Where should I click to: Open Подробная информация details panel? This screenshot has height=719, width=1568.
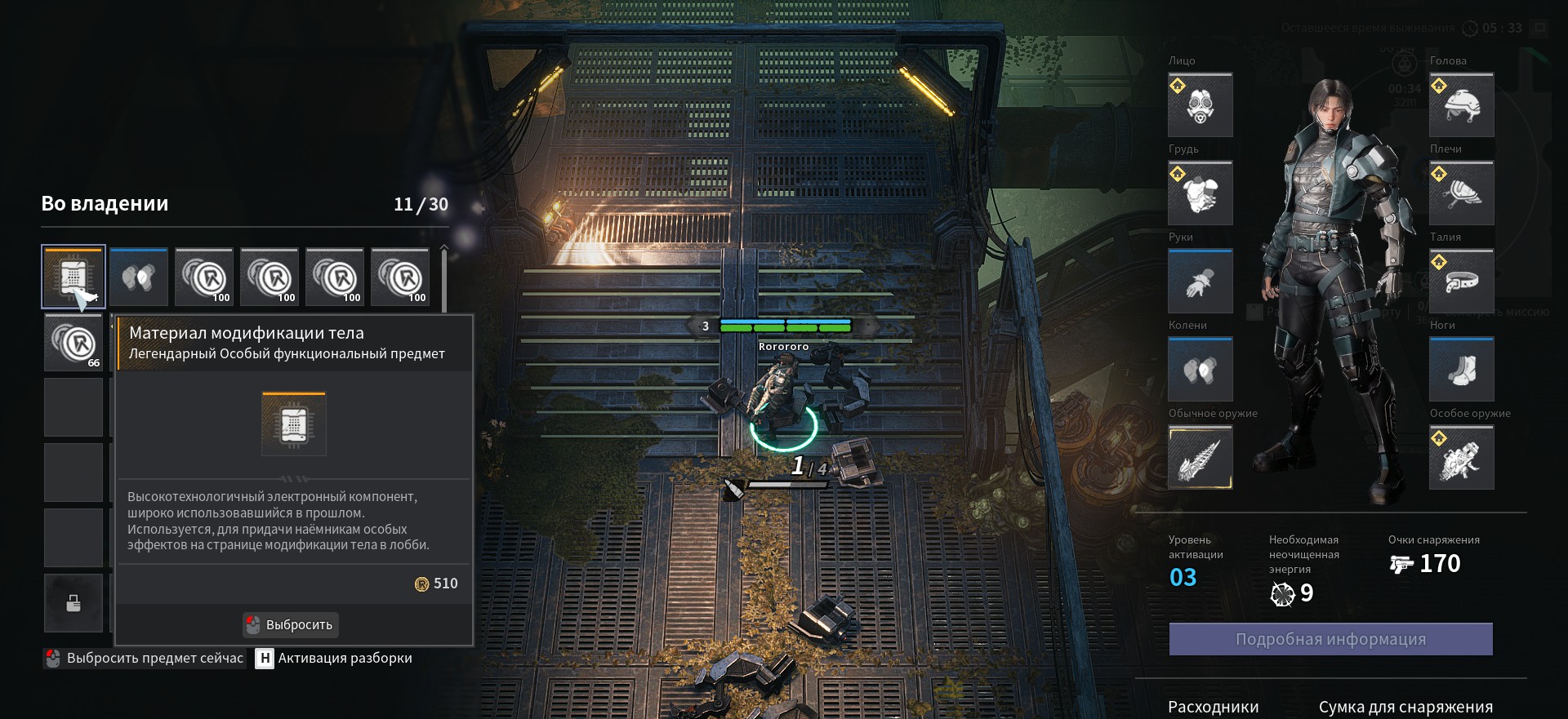click(1330, 639)
